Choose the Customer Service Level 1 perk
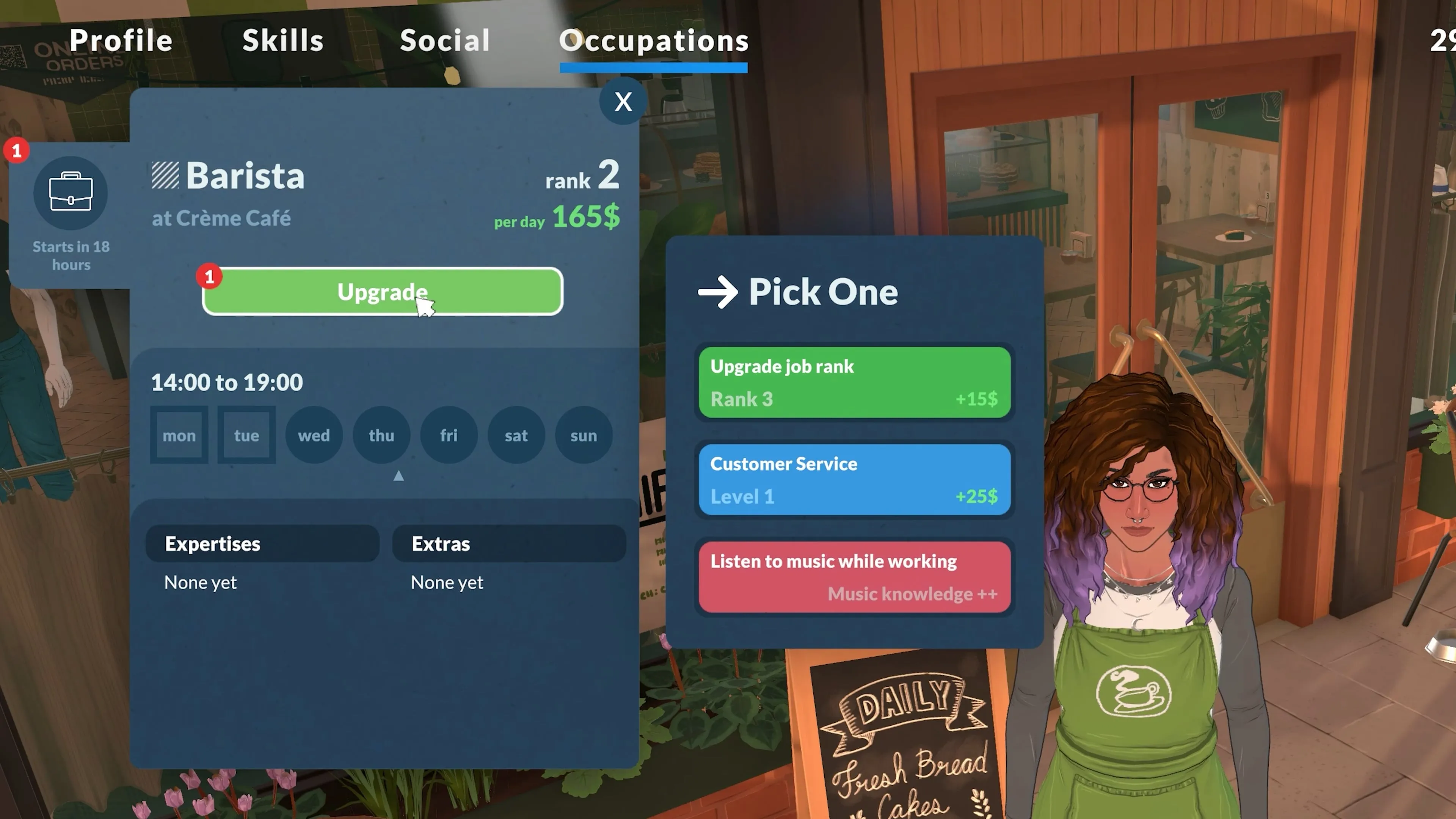 tap(854, 479)
